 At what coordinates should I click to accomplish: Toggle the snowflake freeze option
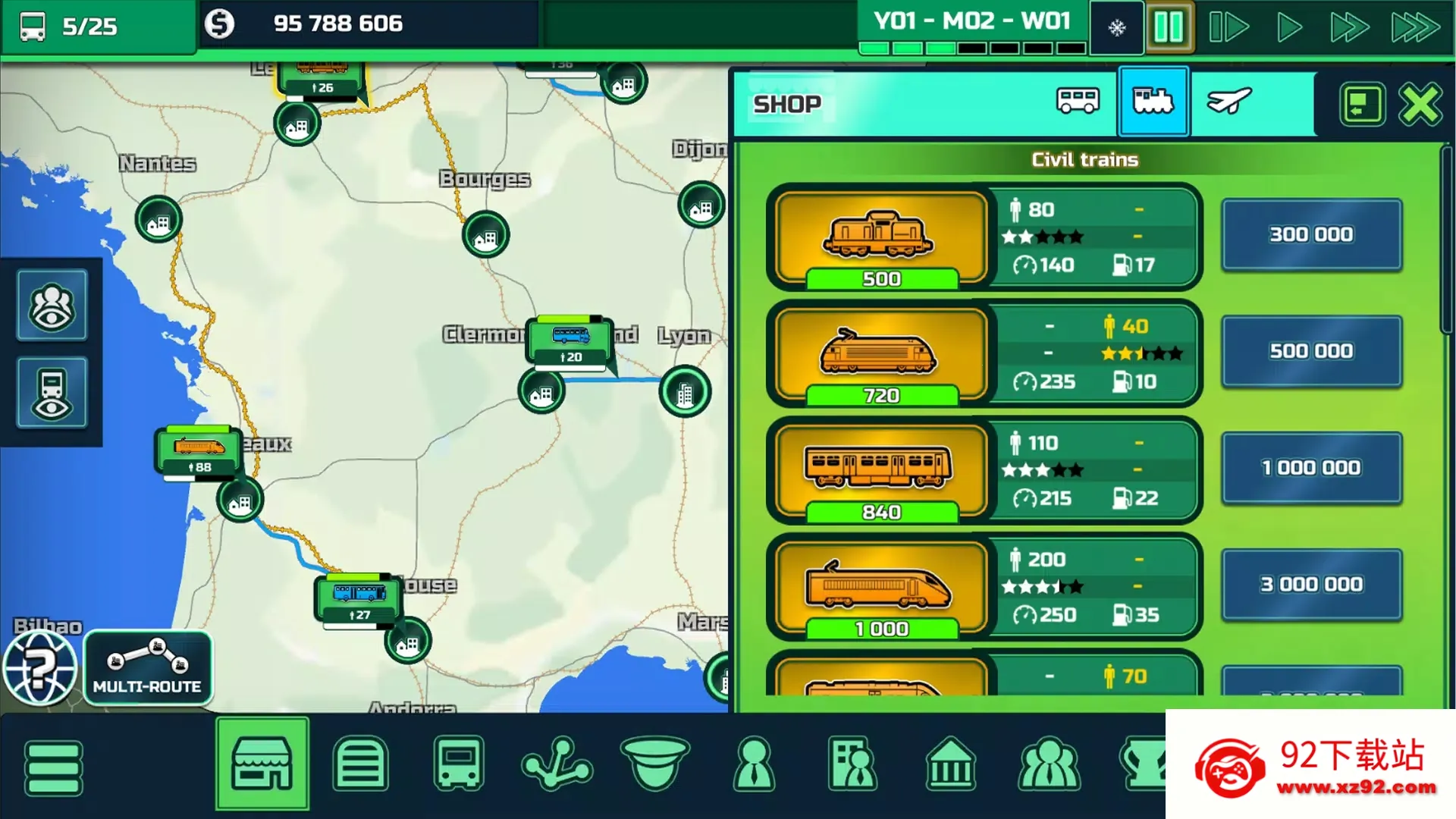(1115, 27)
